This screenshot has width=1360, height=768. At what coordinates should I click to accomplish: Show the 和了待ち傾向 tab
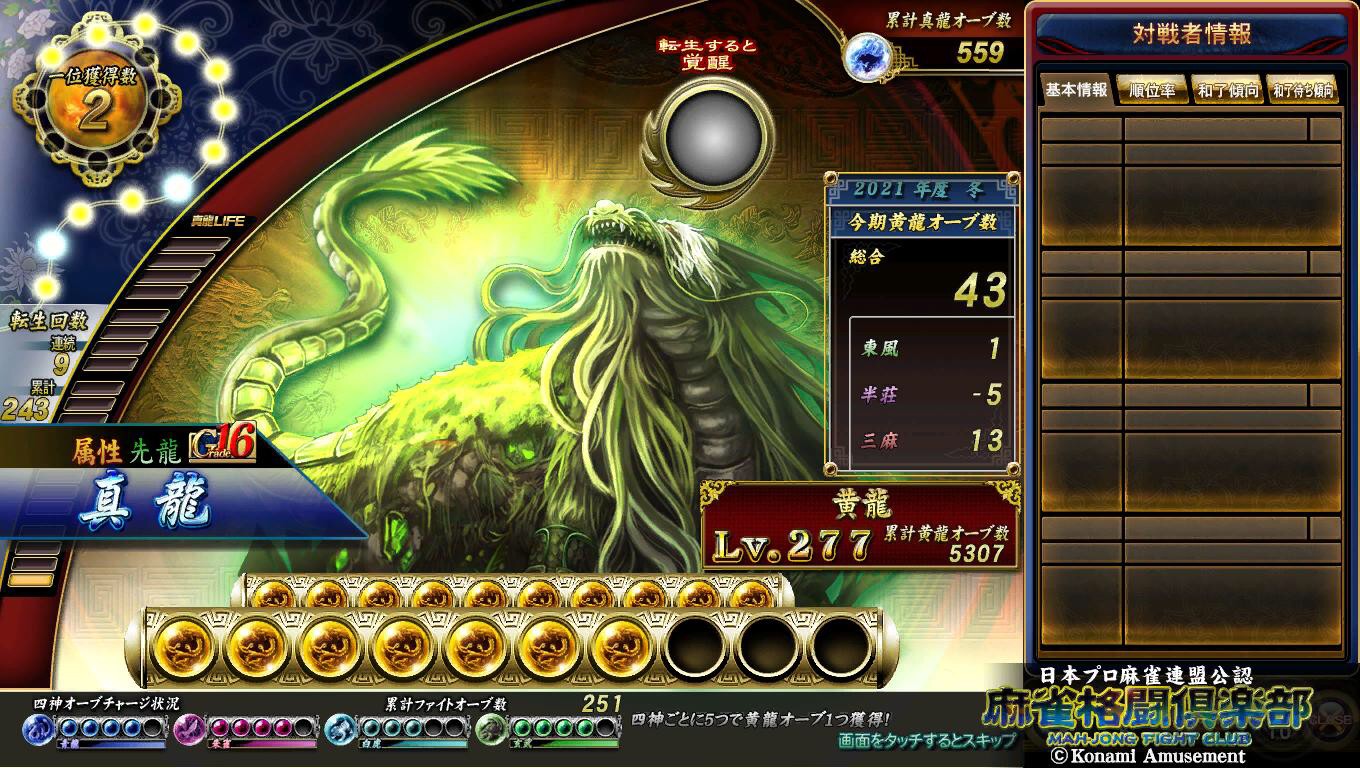pos(1303,90)
